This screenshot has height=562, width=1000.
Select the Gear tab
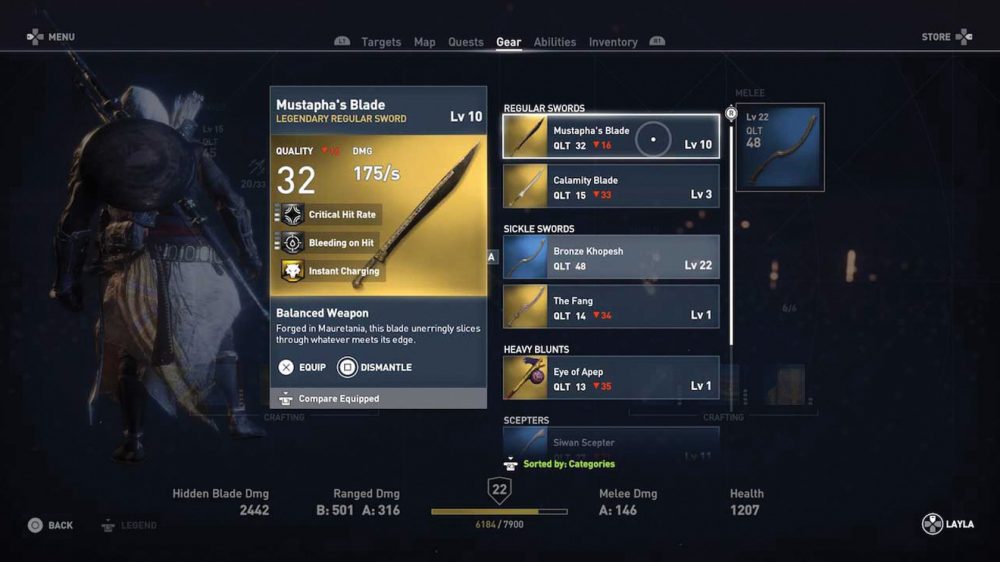[x=508, y=42]
